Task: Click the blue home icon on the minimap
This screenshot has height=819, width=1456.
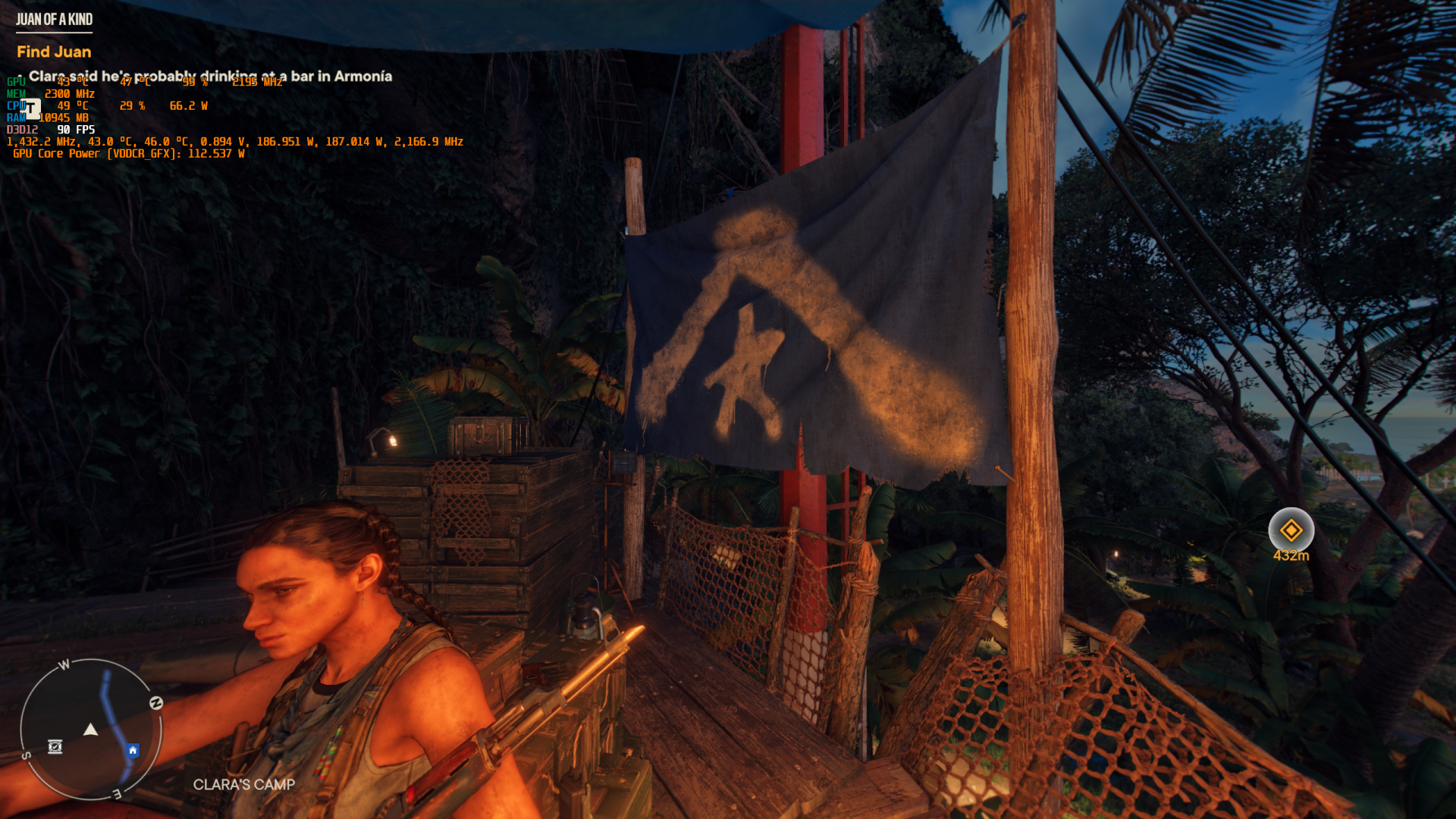Action: click(133, 749)
